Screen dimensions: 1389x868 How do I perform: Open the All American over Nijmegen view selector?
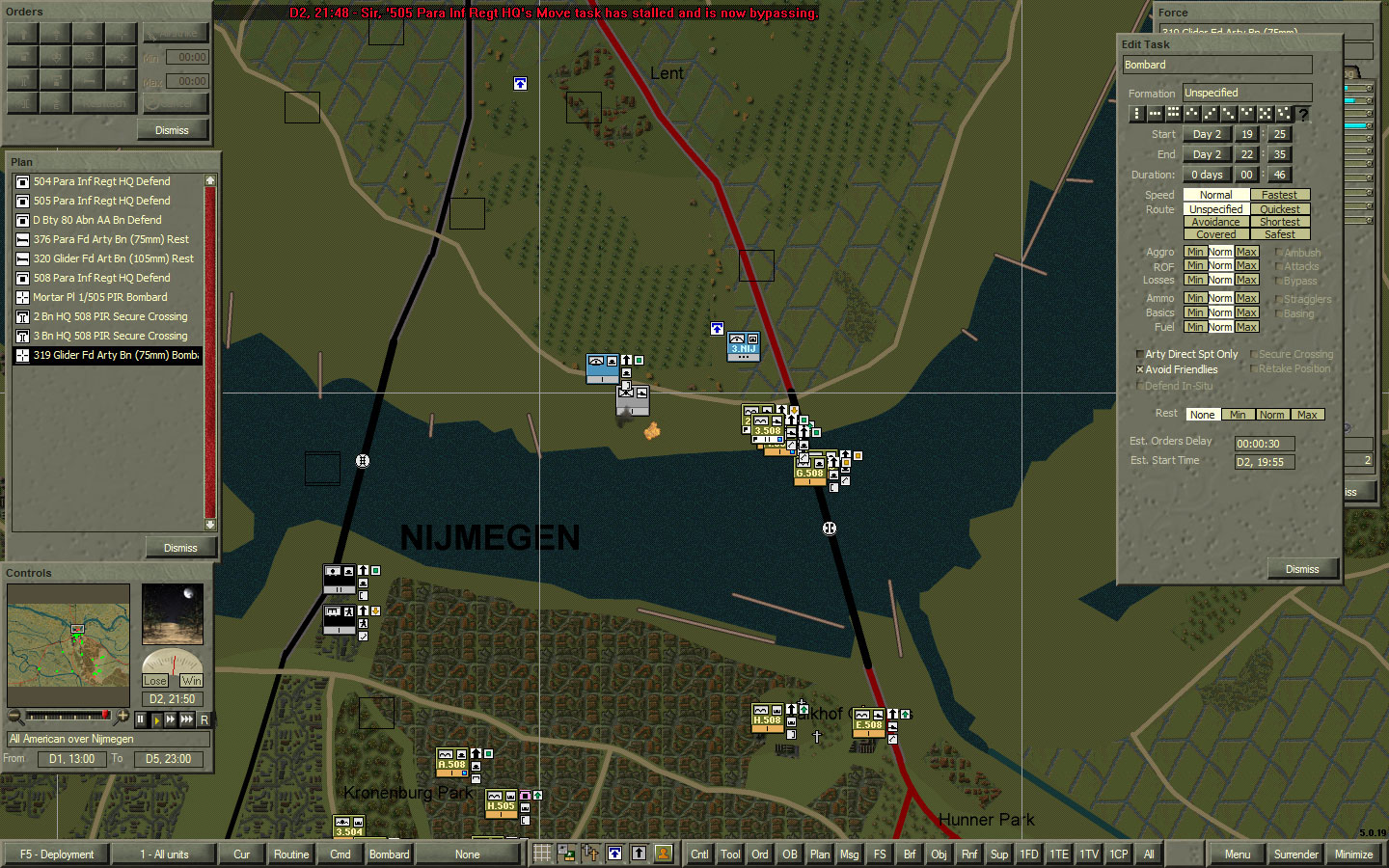pos(109,739)
